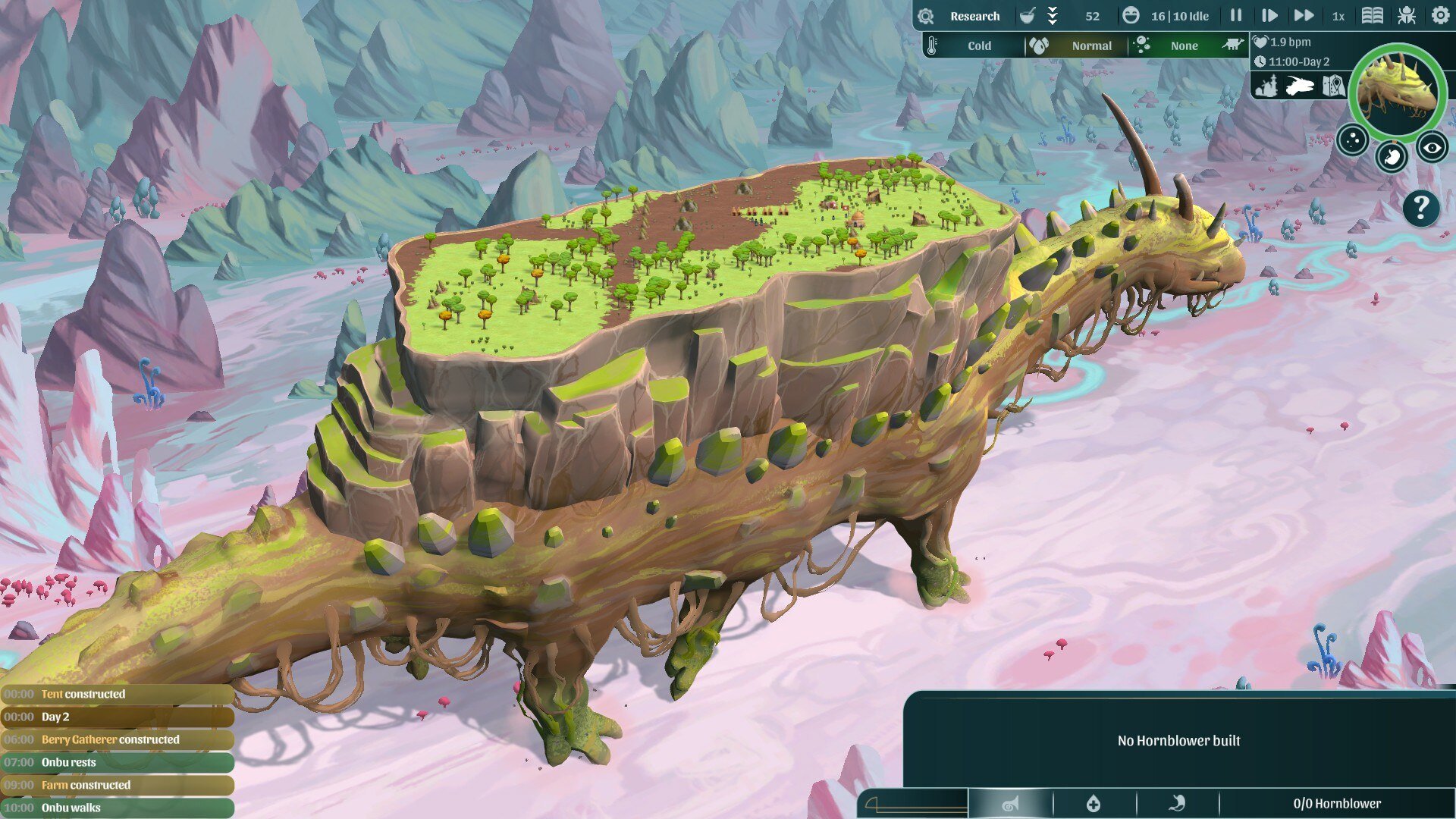Click the Onbu portrait circle
Screen dimensions: 1456x819
click(x=1397, y=91)
